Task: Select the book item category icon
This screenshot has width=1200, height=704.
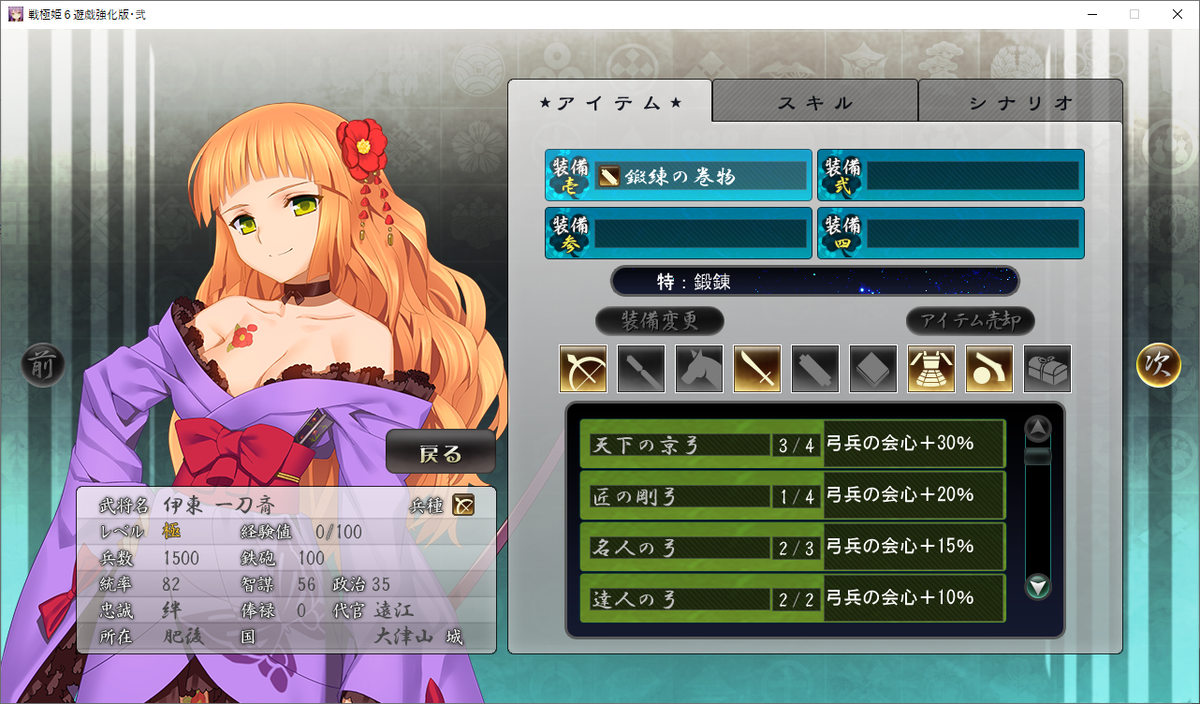Action: pyautogui.click(x=873, y=369)
